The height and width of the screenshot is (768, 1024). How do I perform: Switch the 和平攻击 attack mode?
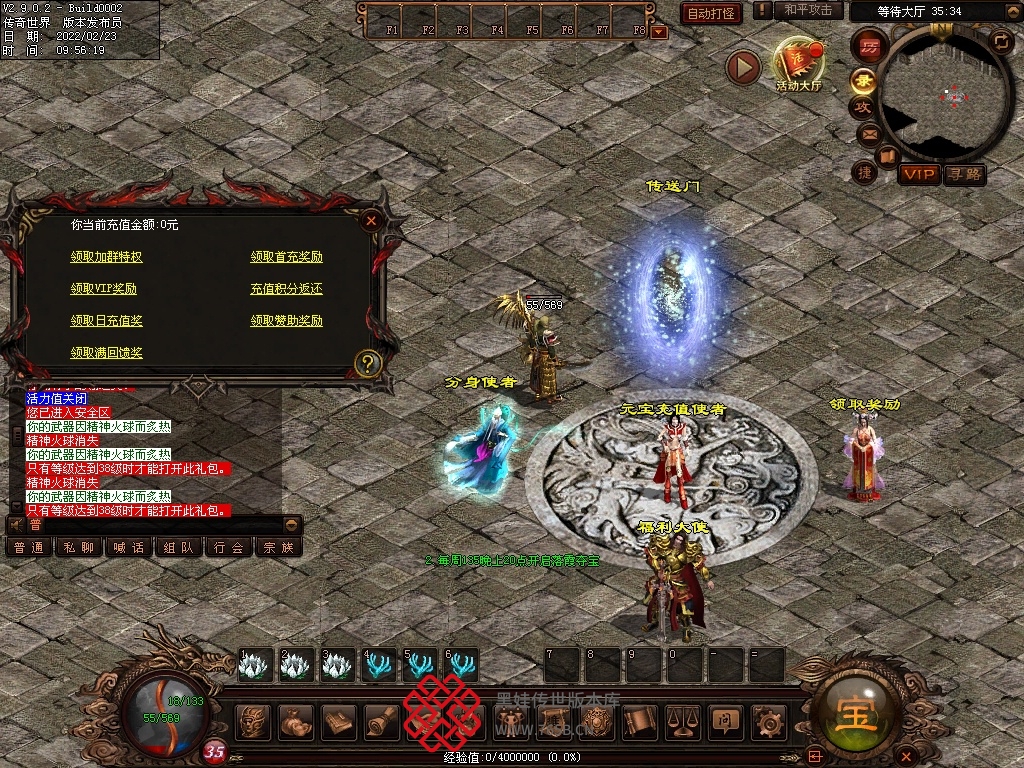(x=807, y=10)
